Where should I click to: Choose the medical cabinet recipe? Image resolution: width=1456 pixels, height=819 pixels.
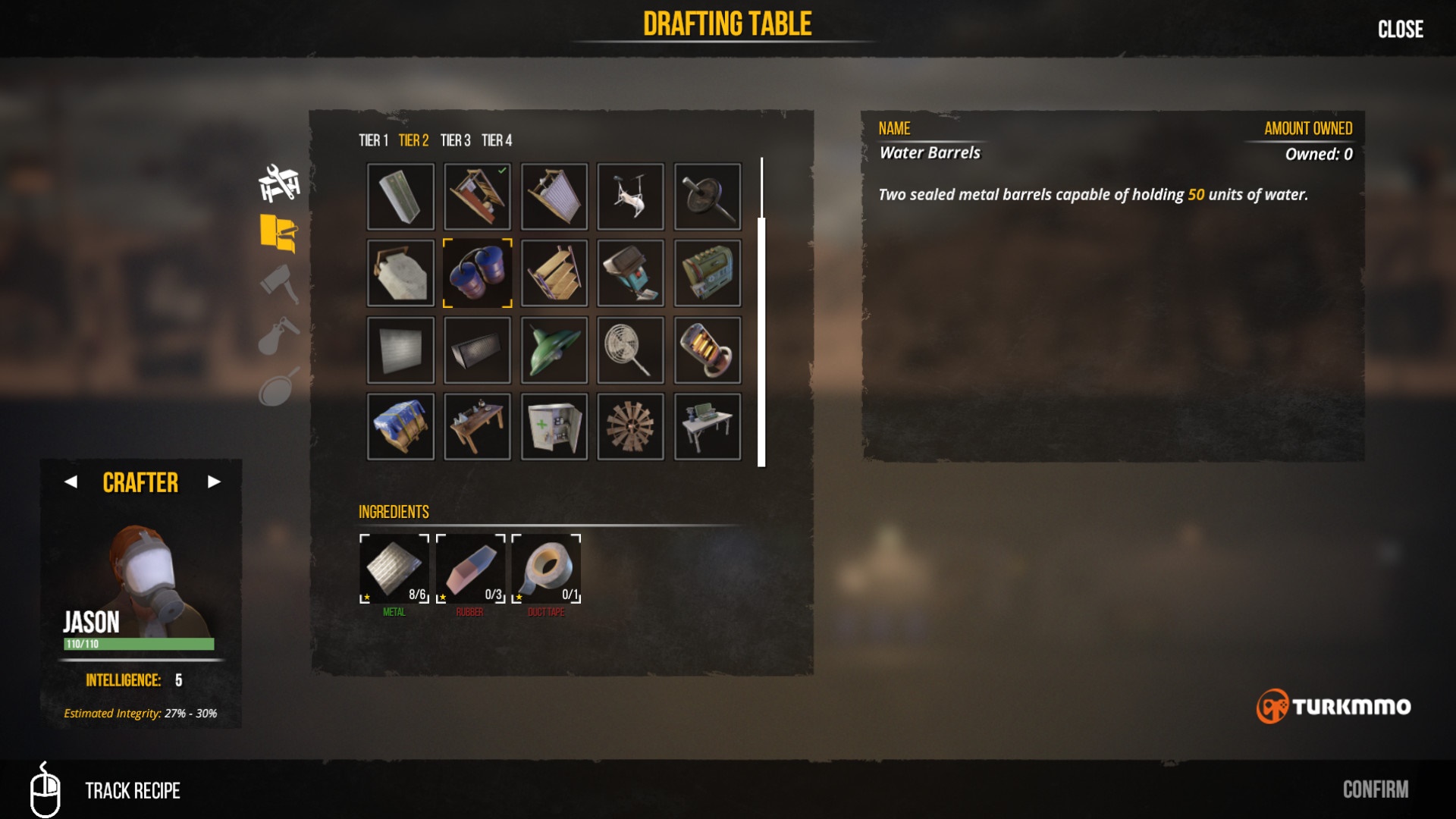click(x=554, y=426)
